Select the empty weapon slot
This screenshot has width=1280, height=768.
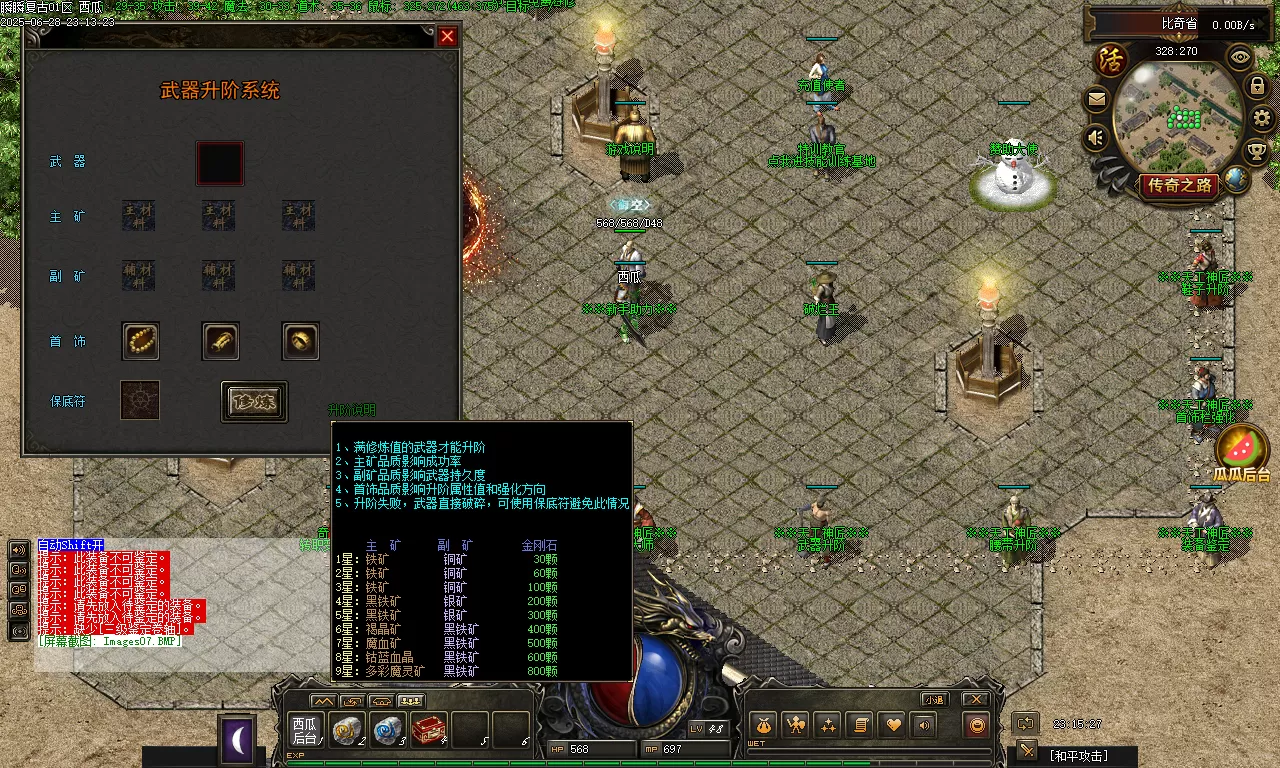[219, 163]
